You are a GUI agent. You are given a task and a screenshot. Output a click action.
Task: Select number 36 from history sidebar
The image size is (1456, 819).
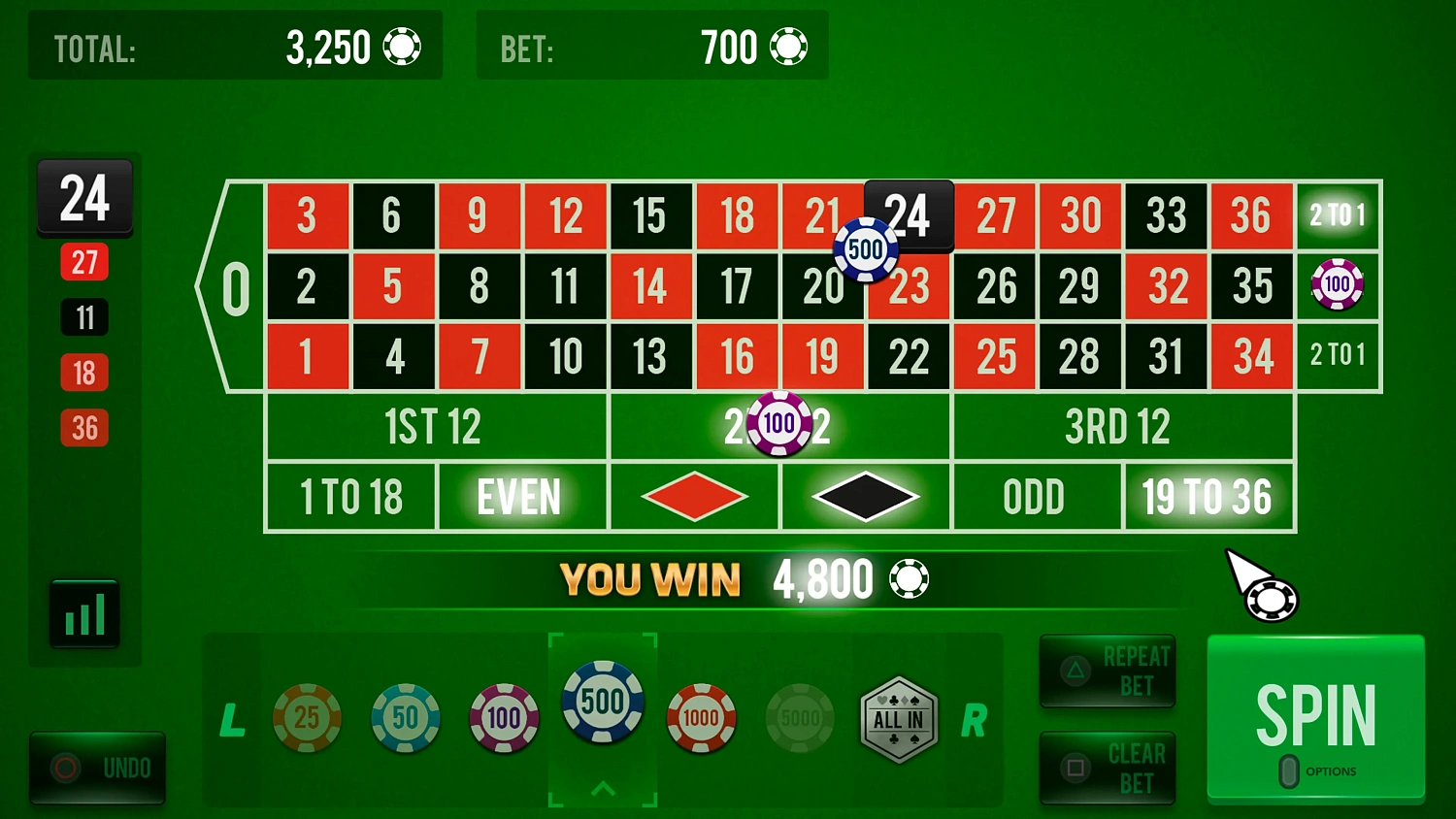pos(84,427)
